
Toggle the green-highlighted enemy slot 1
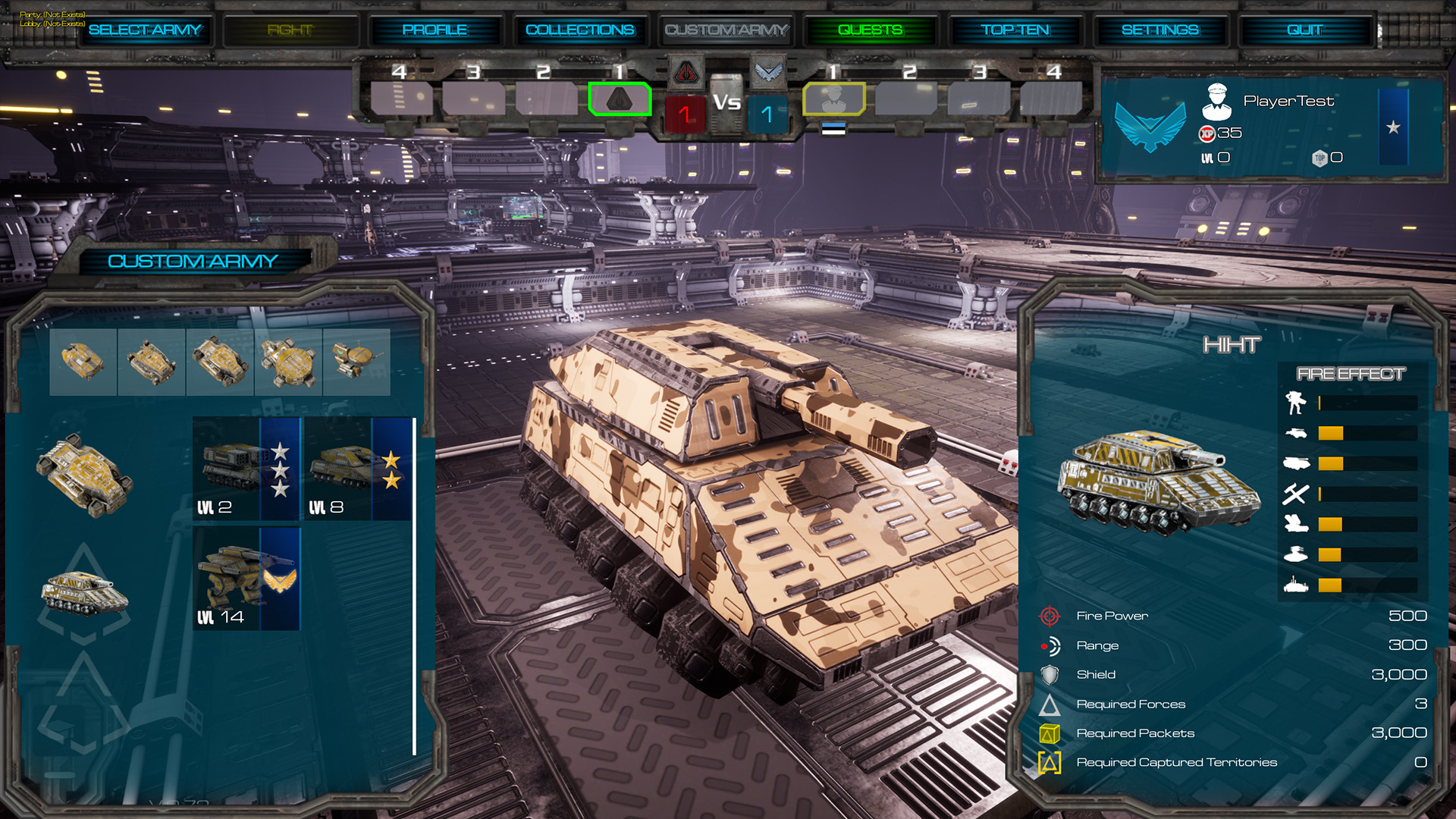619,99
